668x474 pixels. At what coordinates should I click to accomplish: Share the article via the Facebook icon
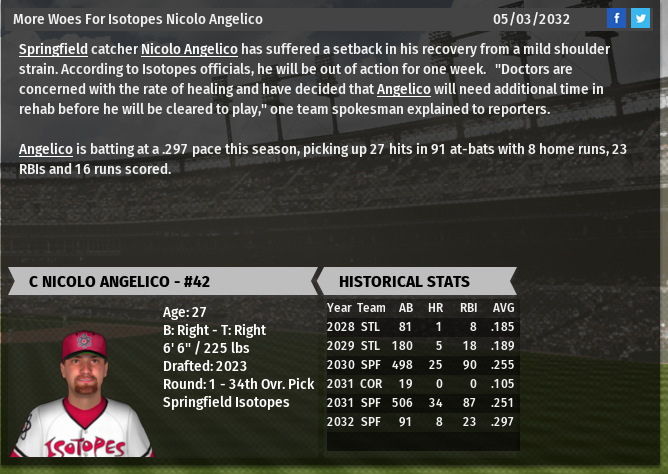[x=617, y=18]
